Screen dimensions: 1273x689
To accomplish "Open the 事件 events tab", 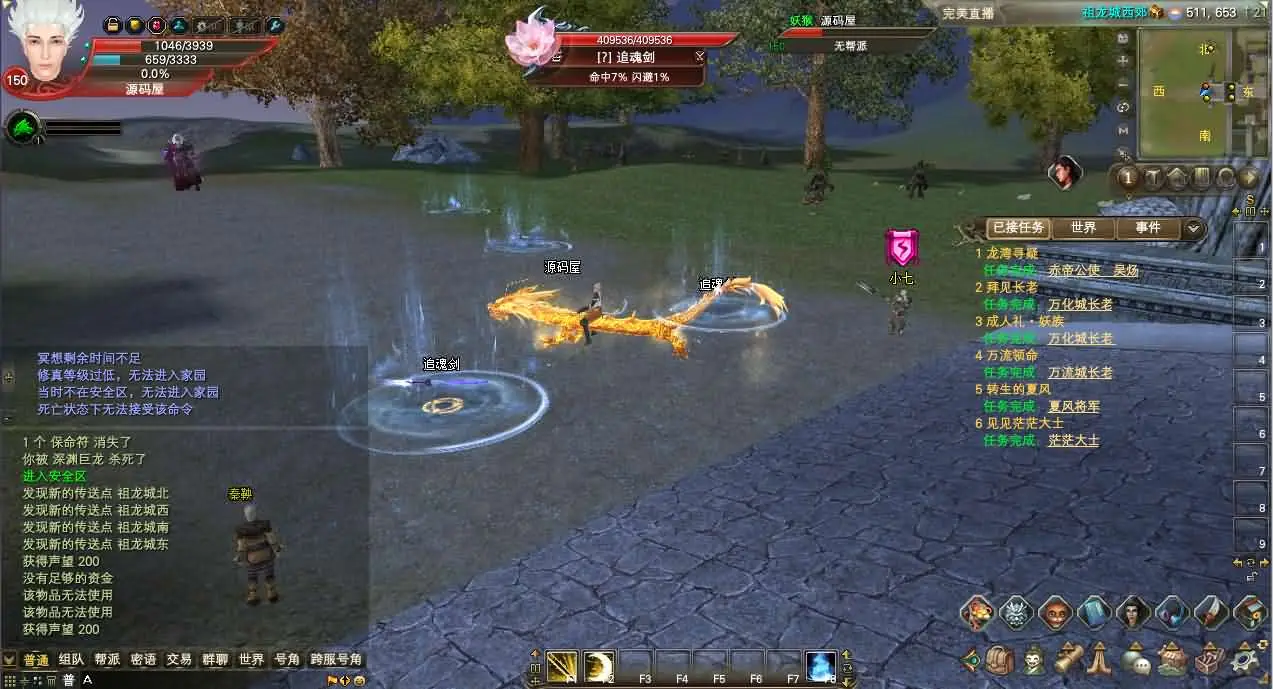I will 1147,228.
